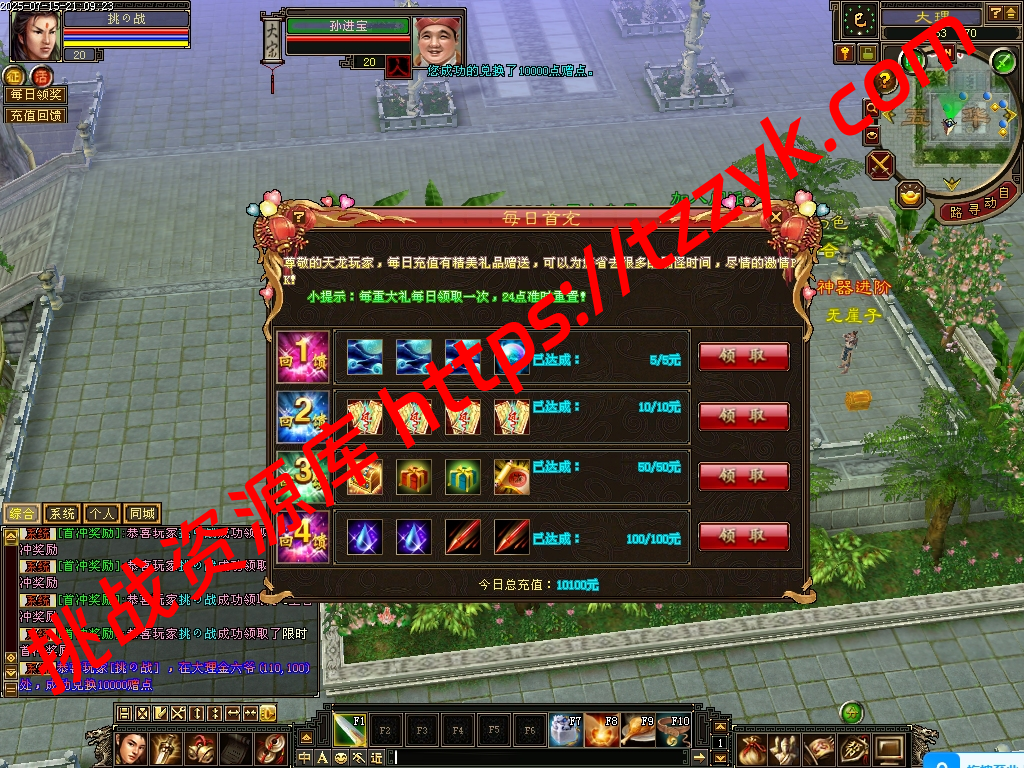Screen dimensions: 1024x768
Task: Switch chat to the 同城 tab
Action: pyautogui.click(x=141, y=513)
